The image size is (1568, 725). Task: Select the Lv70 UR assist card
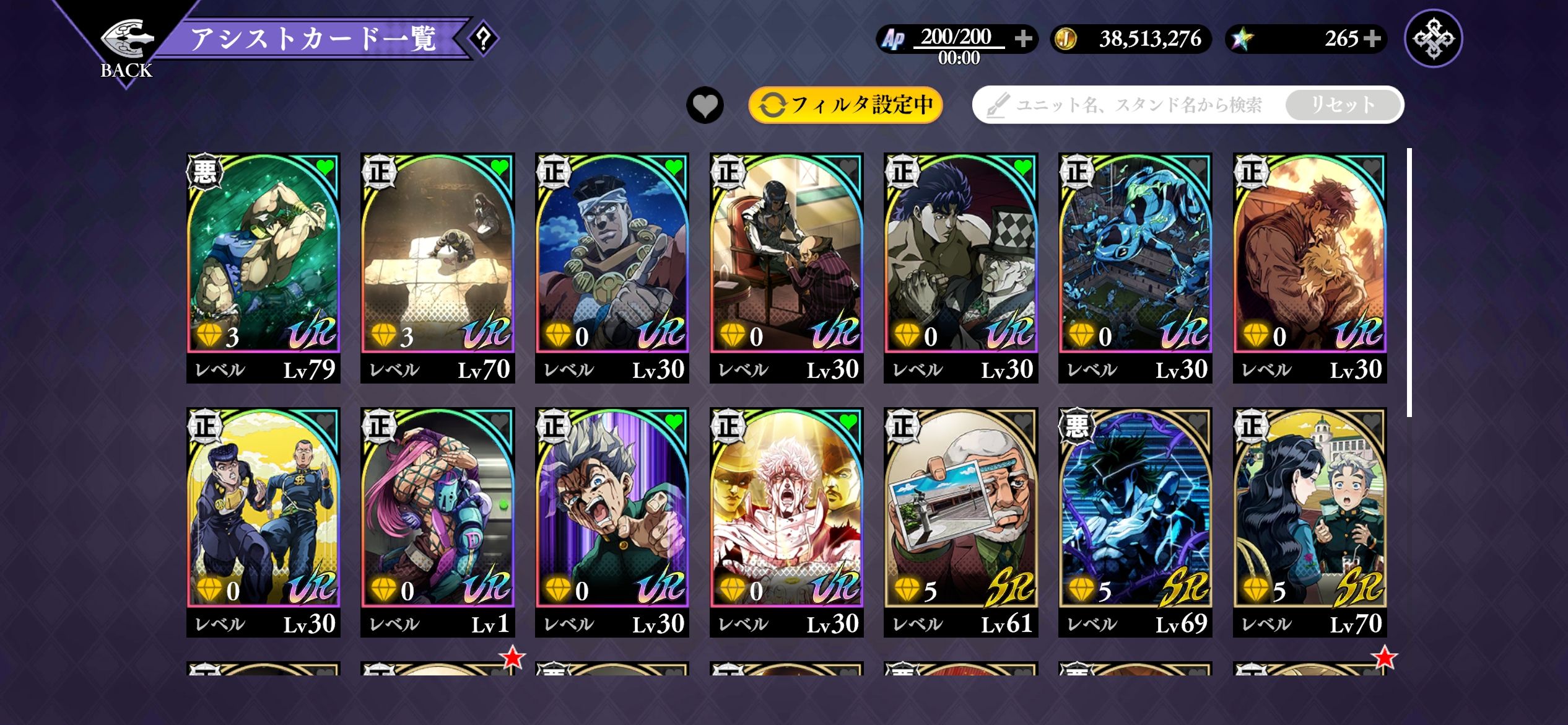tap(437, 266)
